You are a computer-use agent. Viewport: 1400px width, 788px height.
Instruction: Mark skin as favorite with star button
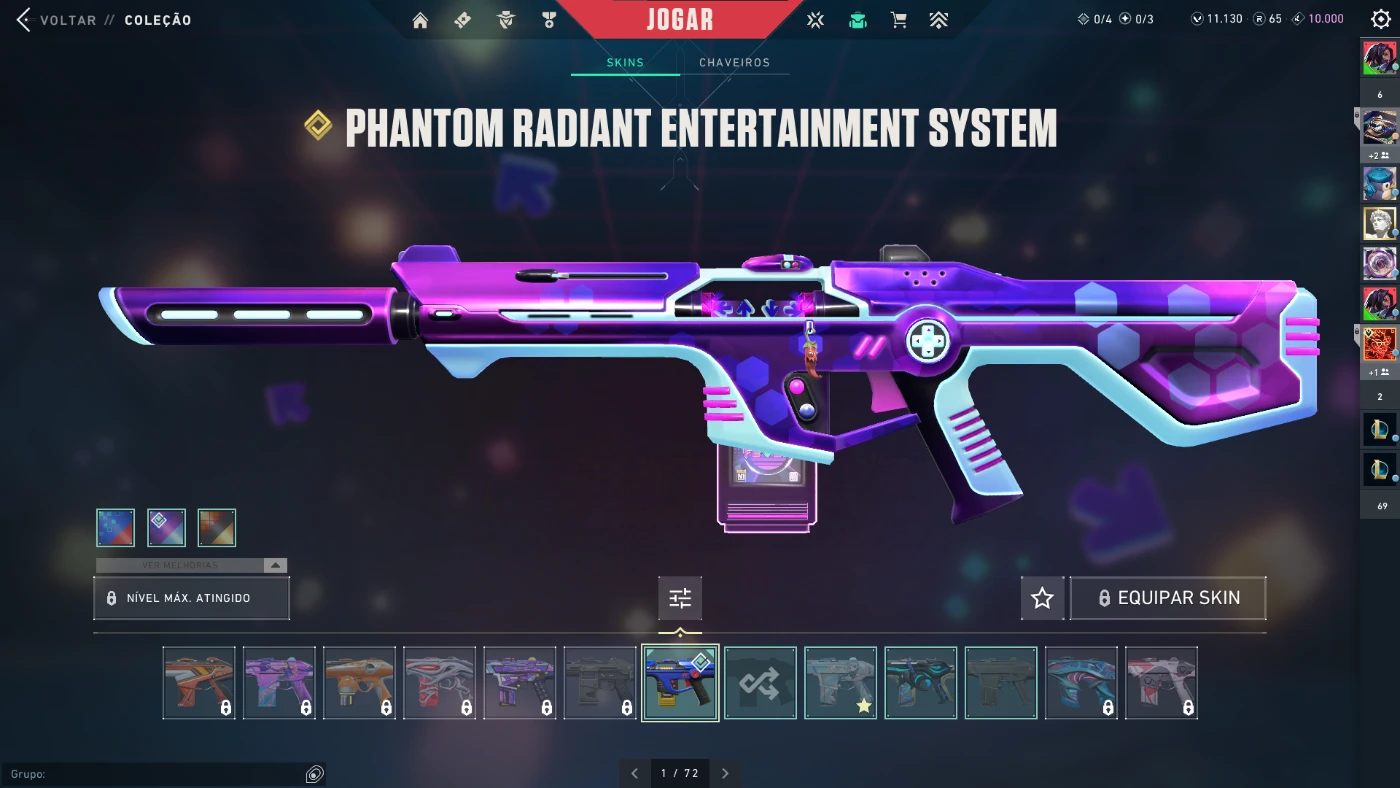coord(1042,598)
